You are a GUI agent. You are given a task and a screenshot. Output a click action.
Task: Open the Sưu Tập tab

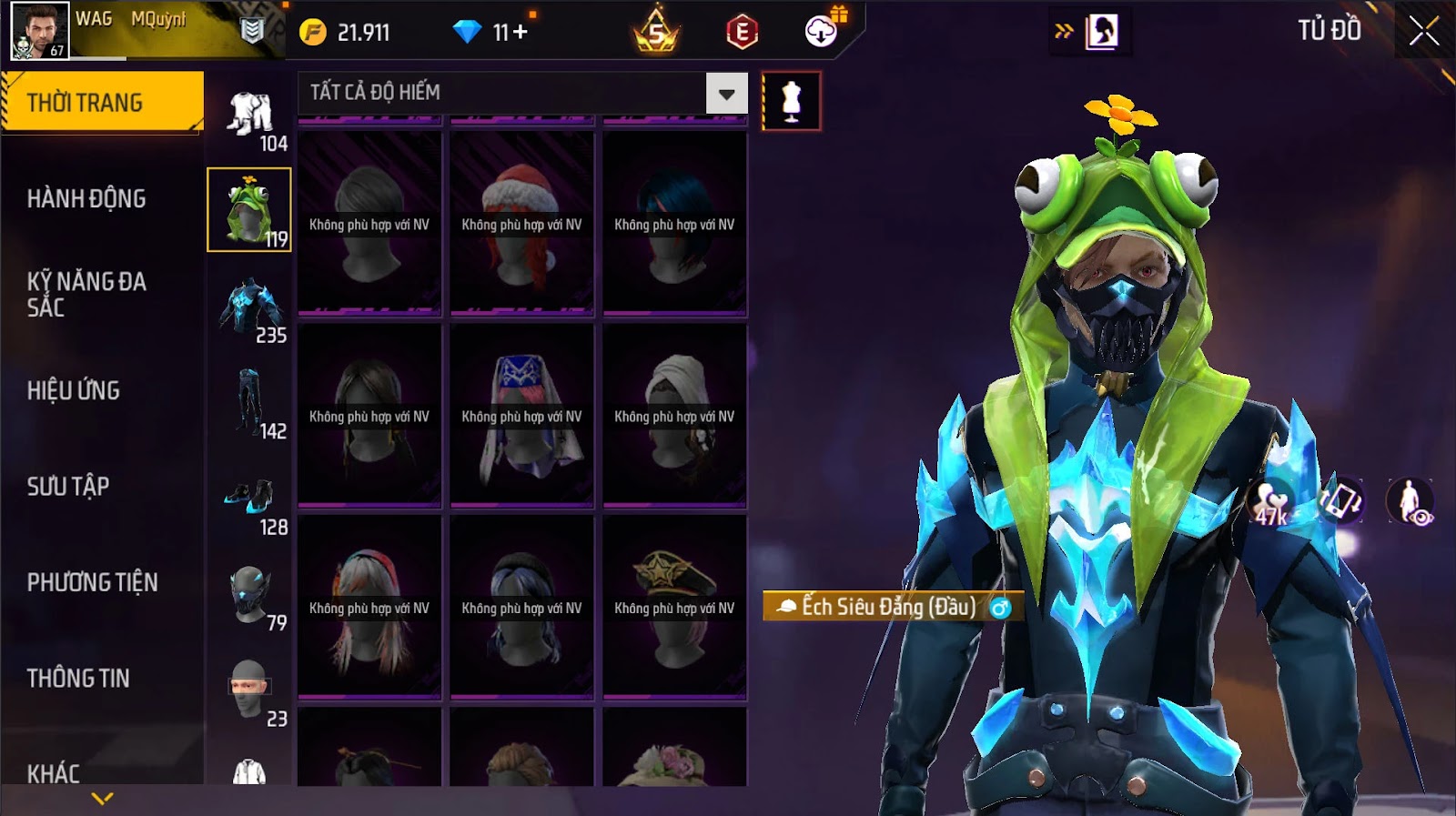point(68,486)
